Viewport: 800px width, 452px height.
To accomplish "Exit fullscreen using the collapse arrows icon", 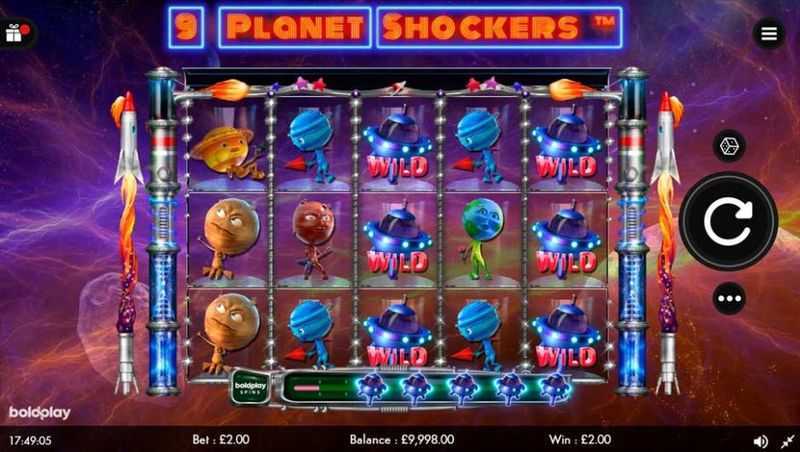I will tap(785, 439).
